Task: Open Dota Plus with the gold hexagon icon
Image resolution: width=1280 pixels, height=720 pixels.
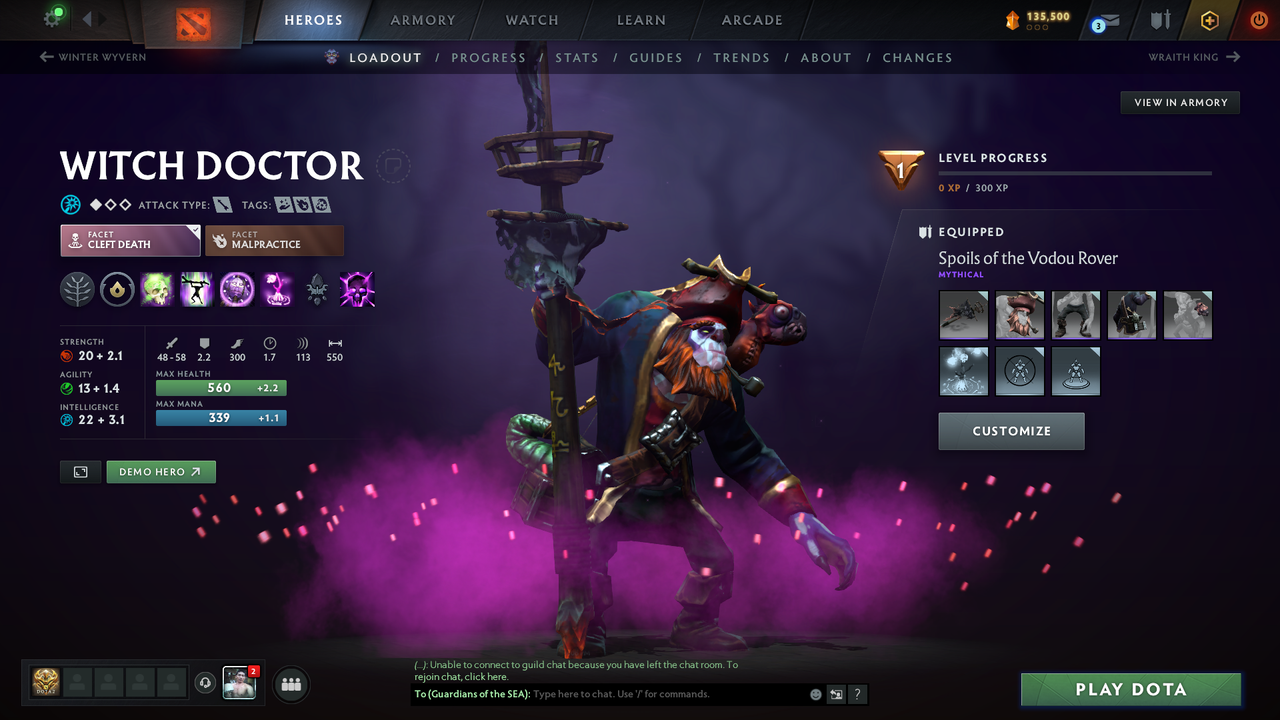Action: click(1210, 20)
